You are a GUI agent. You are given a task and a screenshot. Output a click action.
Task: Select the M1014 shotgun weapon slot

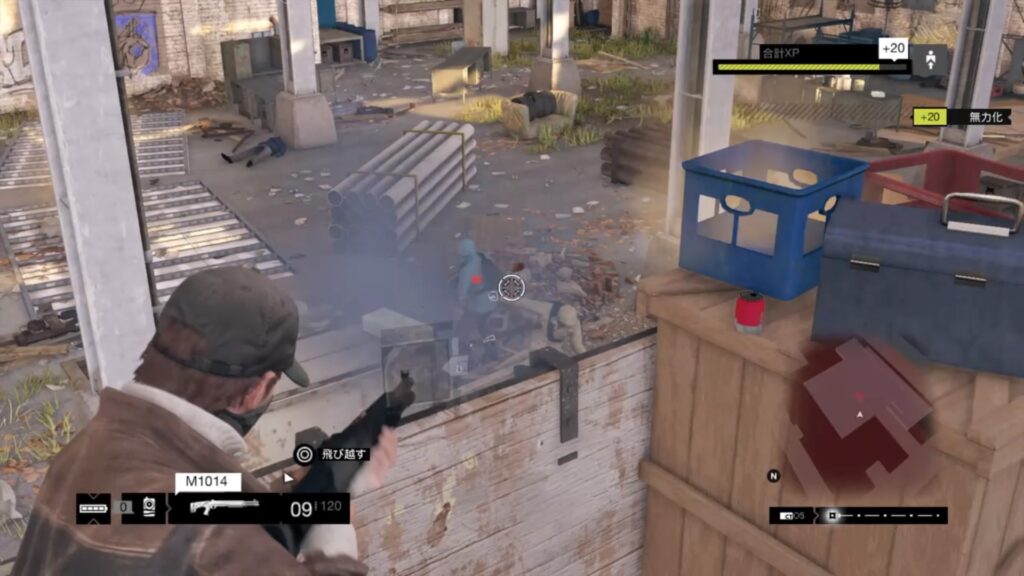tap(224, 508)
